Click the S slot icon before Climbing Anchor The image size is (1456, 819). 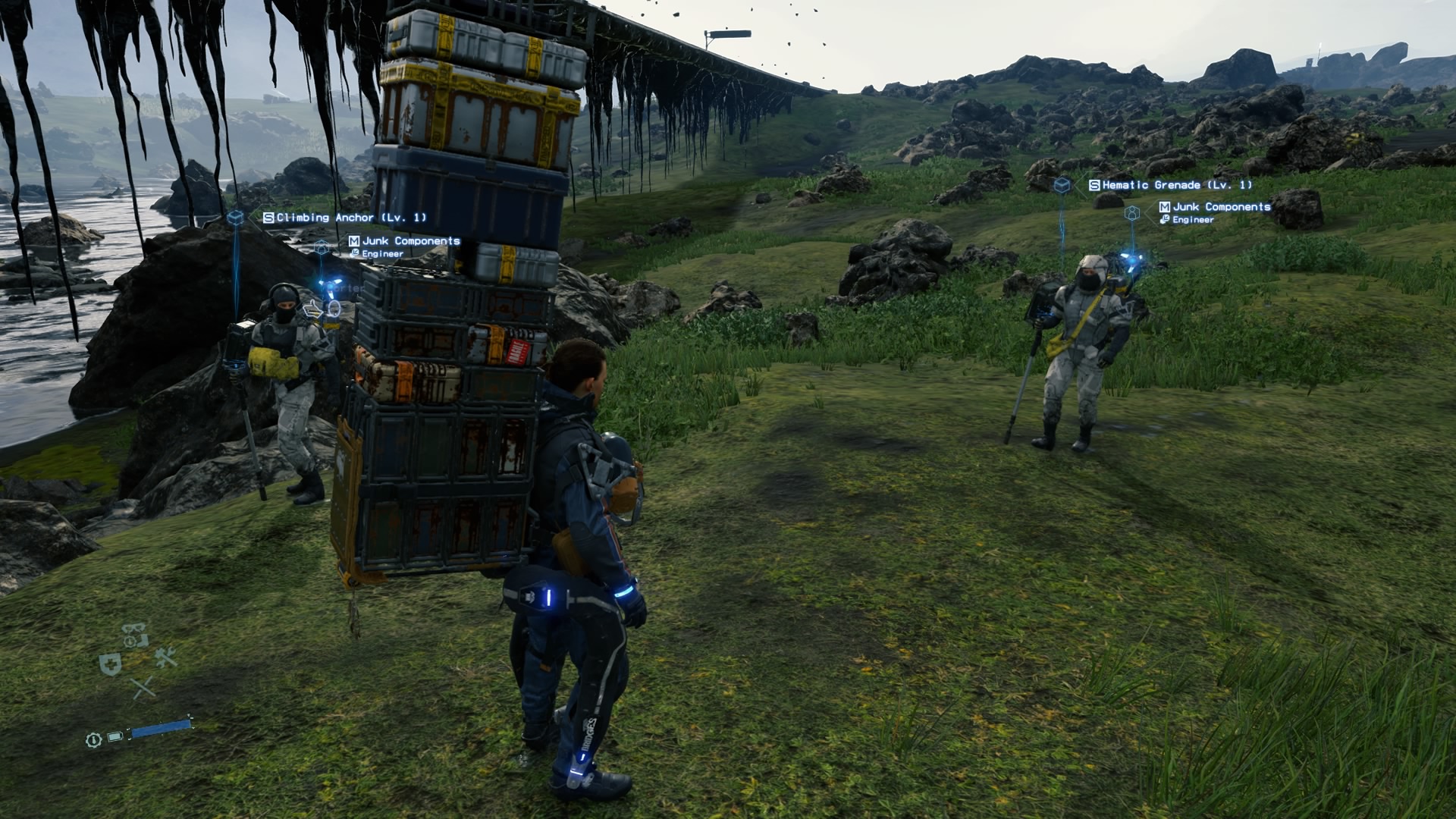tap(268, 218)
